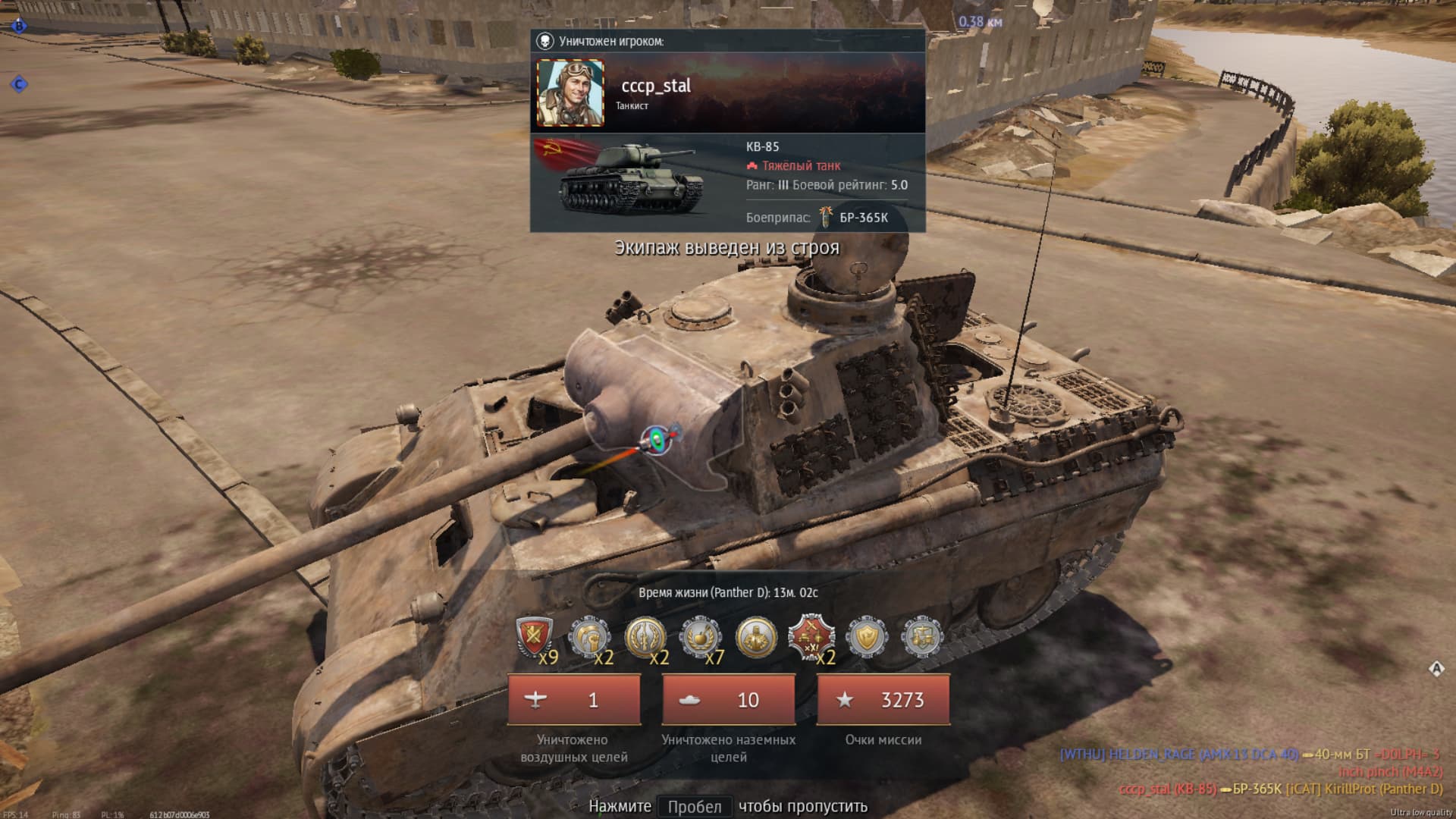Viewport: 1456px width, 819px height.
Task: Click the capture point B marker
Action: (x=19, y=27)
